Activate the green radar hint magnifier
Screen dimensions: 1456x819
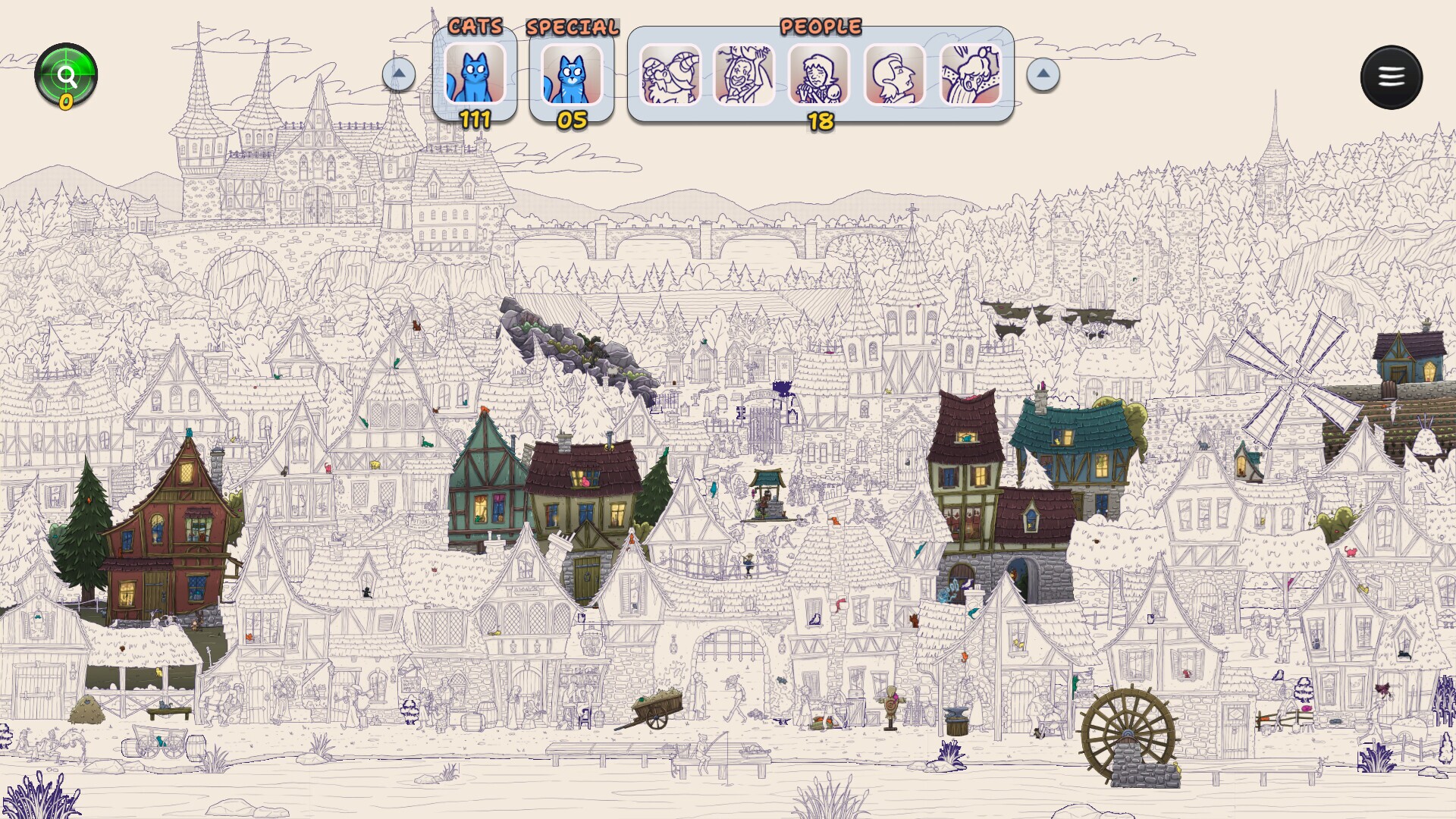click(x=67, y=74)
